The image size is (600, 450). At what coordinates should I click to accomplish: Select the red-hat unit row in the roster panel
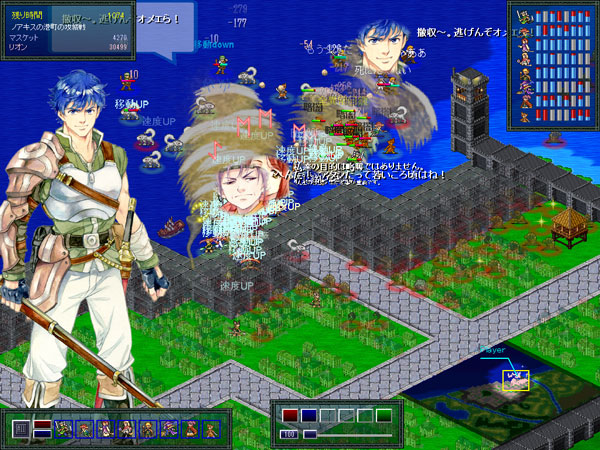point(524,31)
